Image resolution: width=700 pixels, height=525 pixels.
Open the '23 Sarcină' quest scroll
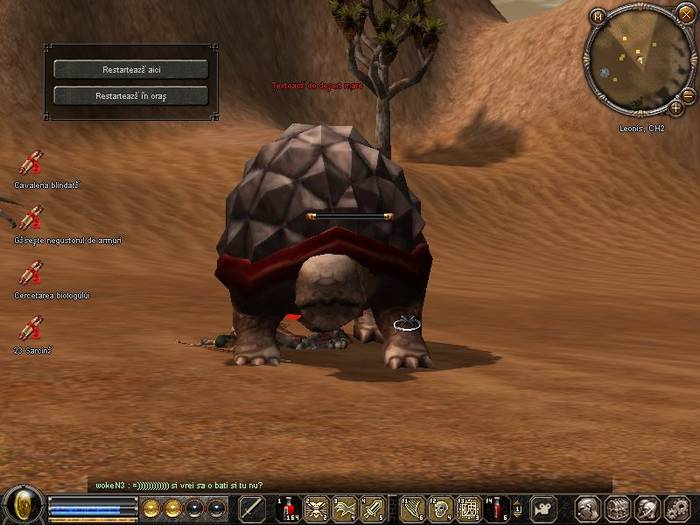31,328
